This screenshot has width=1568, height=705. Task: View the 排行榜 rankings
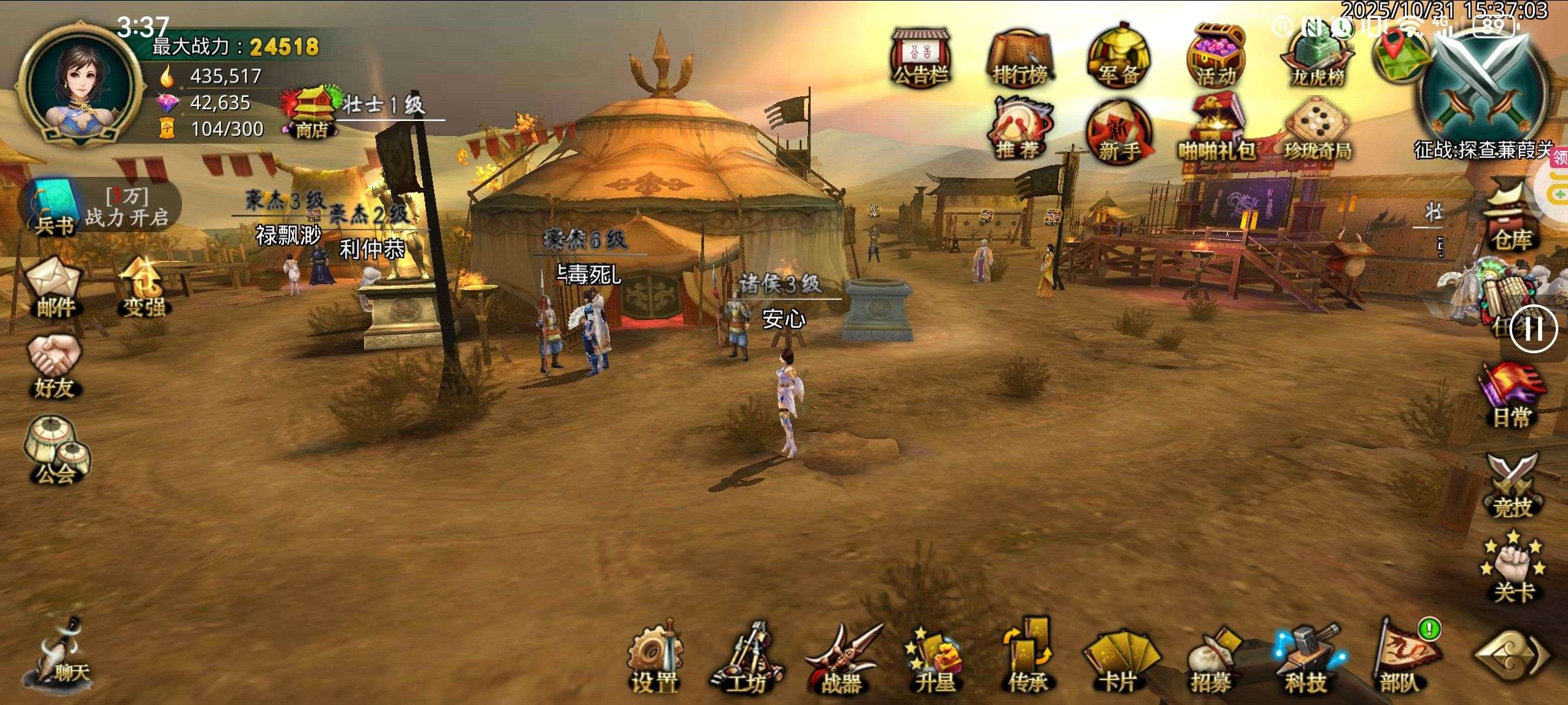1019,59
